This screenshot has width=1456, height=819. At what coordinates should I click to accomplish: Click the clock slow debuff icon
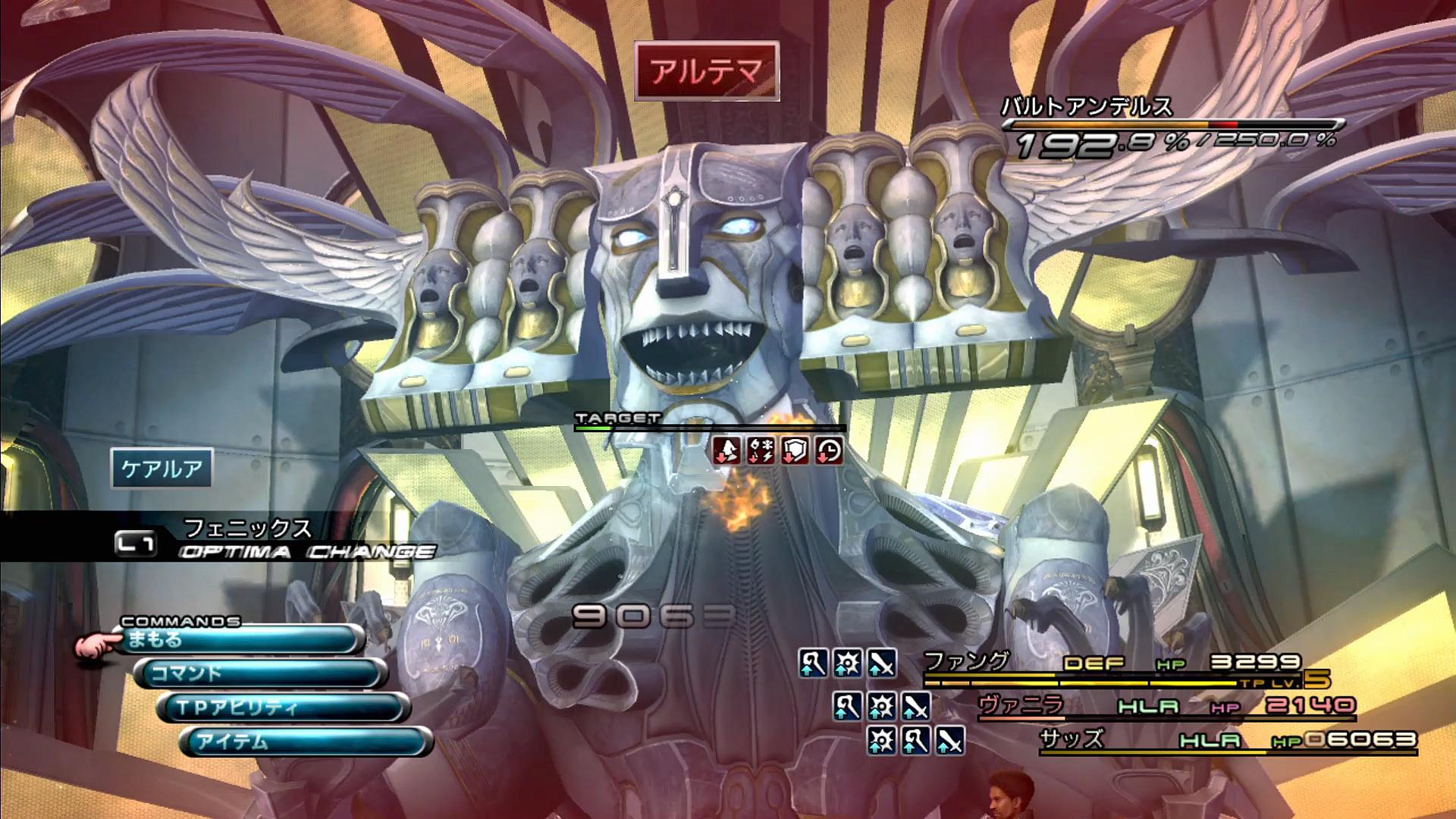pos(829,450)
